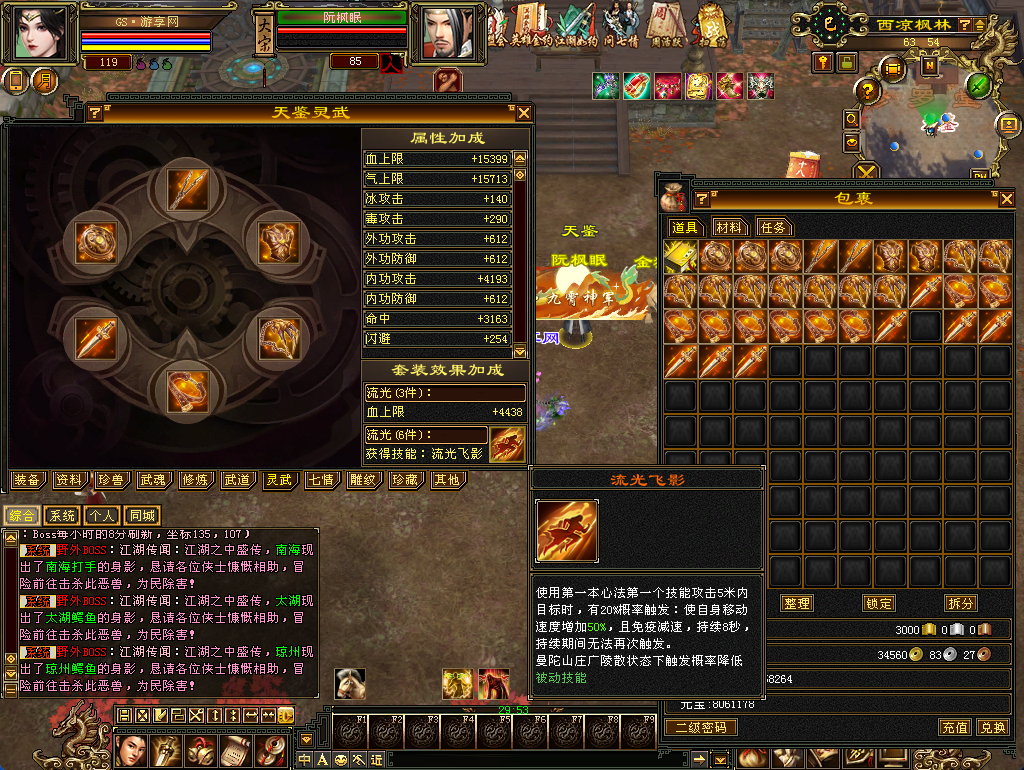
Task: Switch to the 珍藏 tab
Action: (404, 480)
